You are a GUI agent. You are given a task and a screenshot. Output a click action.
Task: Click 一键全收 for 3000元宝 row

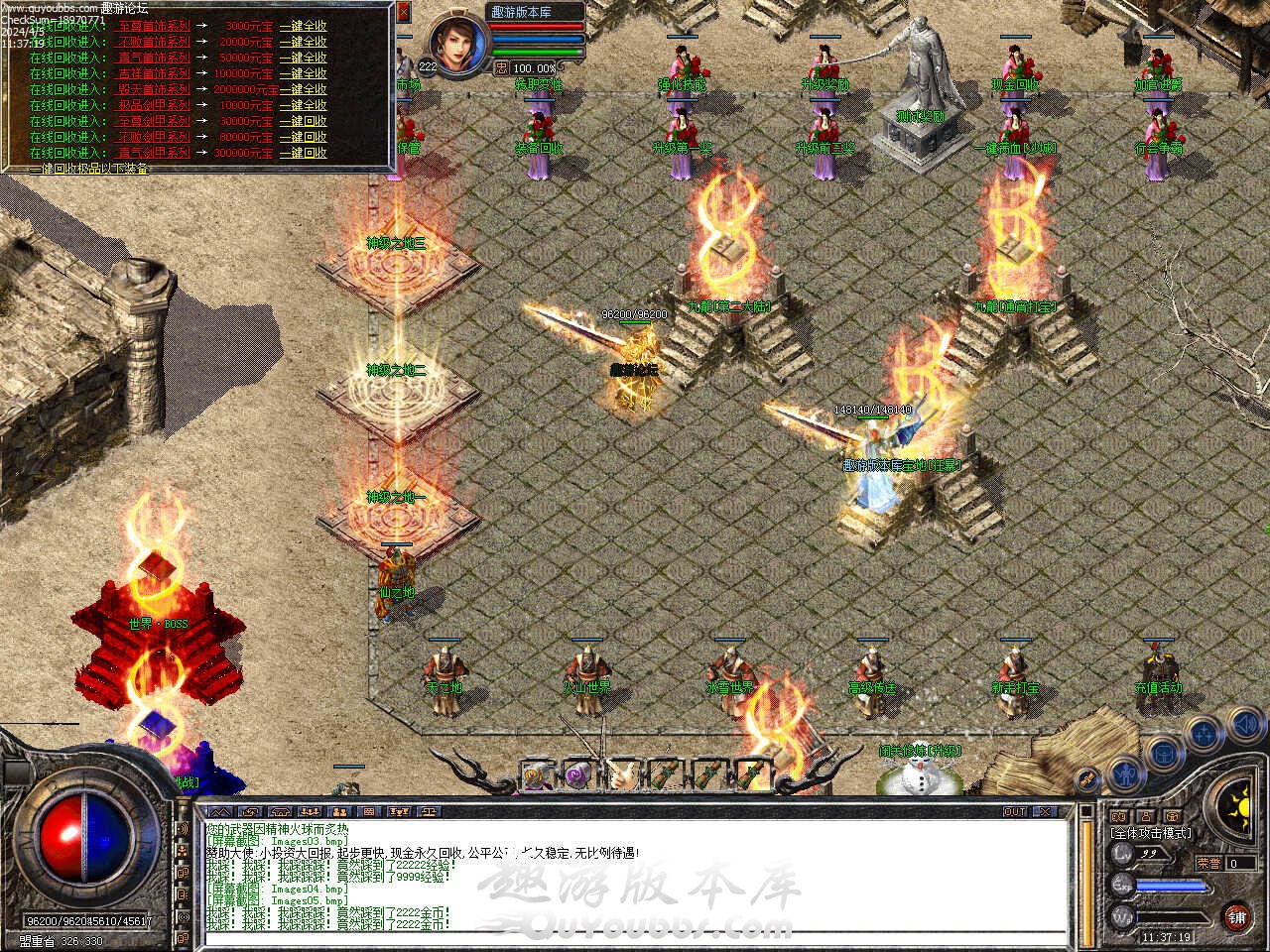tap(303, 26)
